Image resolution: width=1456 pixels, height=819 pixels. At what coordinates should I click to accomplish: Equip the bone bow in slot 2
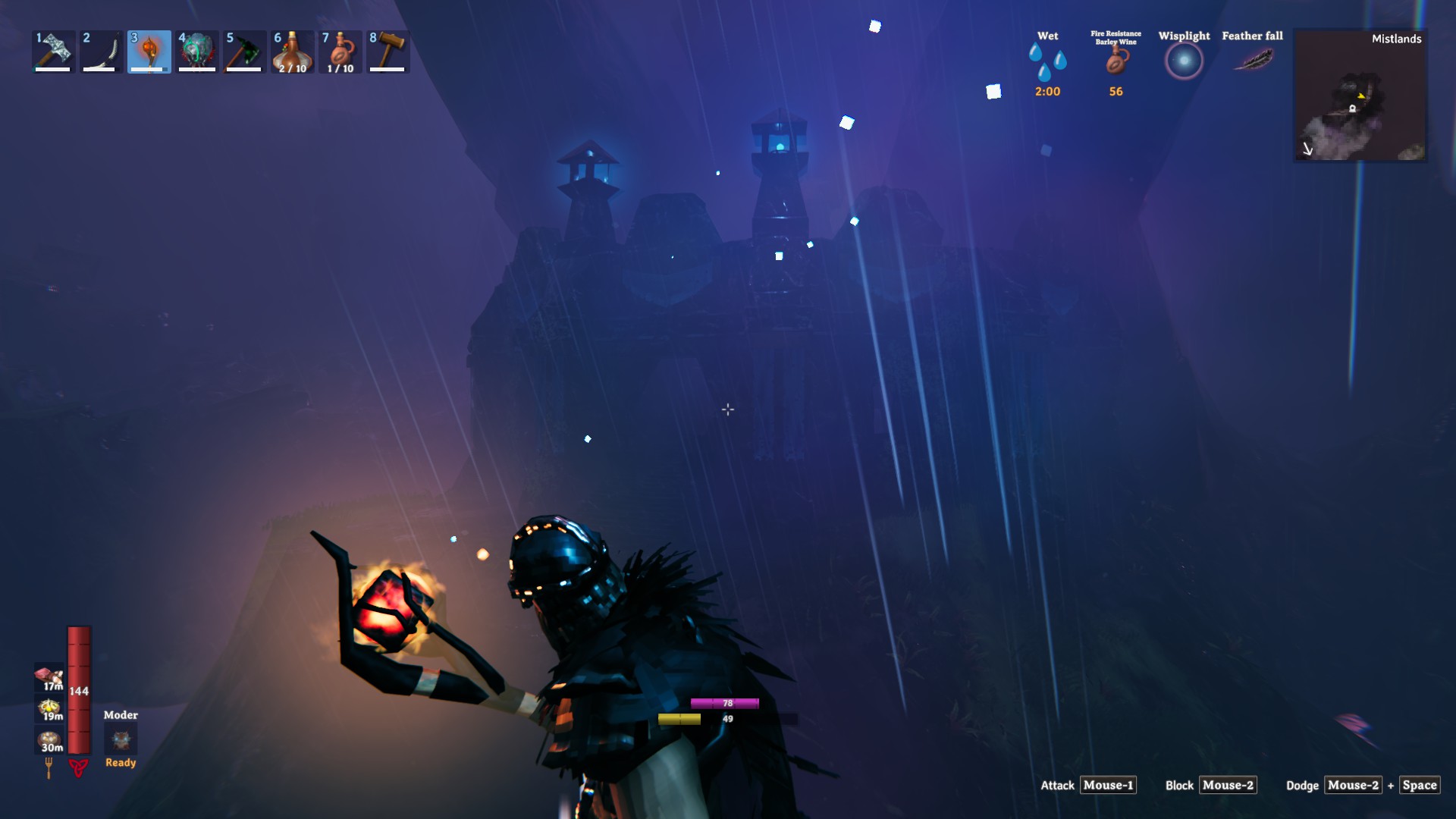[x=101, y=52]
